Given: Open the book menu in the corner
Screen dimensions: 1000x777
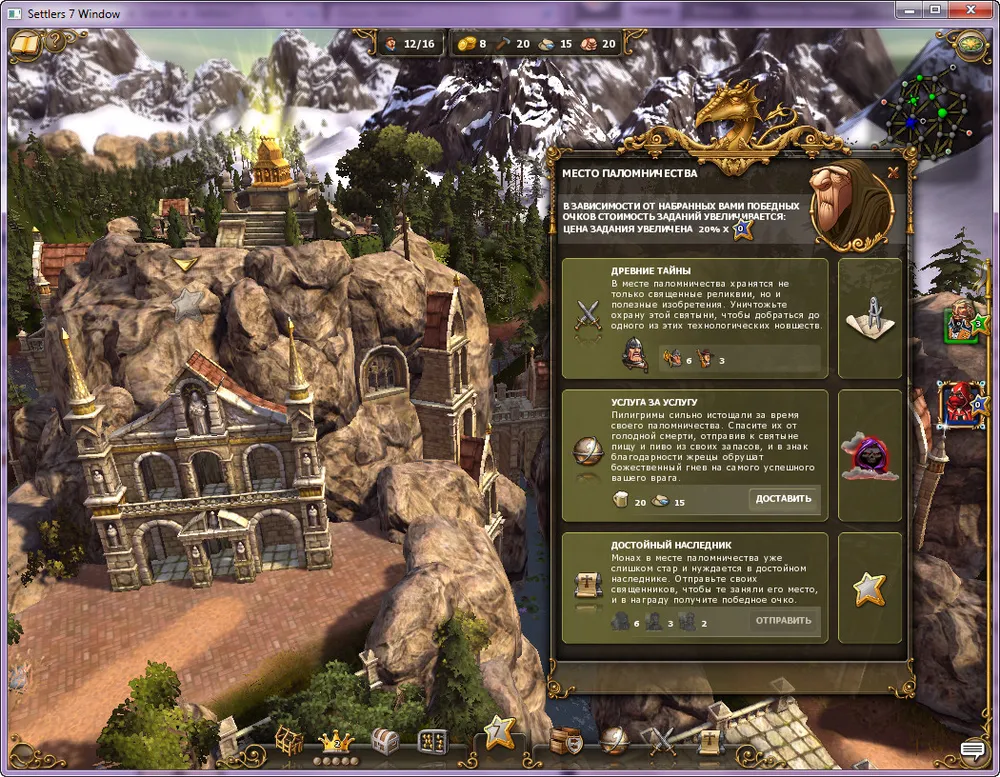Looking at the screenshot, I should [26, 44].
